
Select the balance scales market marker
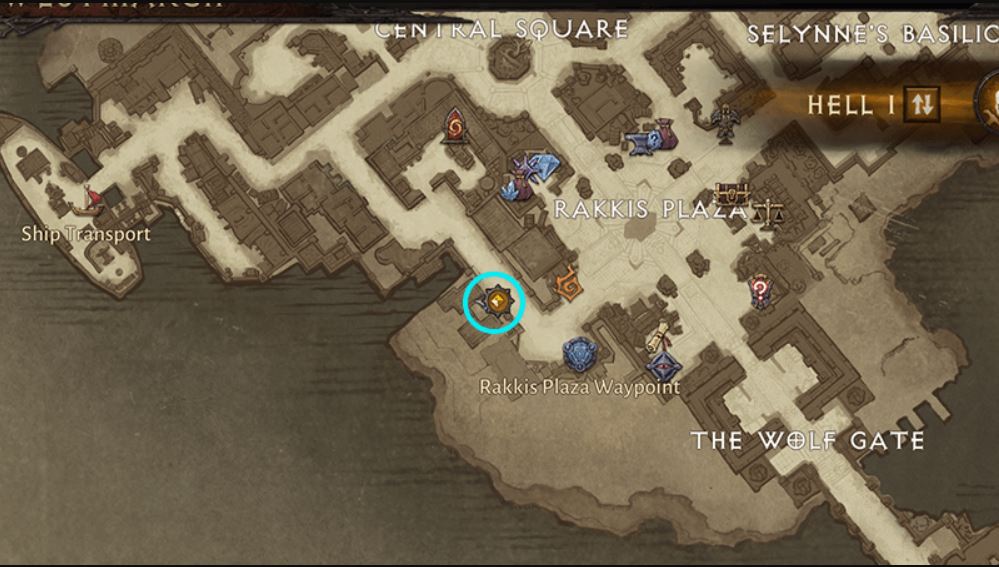768,211
